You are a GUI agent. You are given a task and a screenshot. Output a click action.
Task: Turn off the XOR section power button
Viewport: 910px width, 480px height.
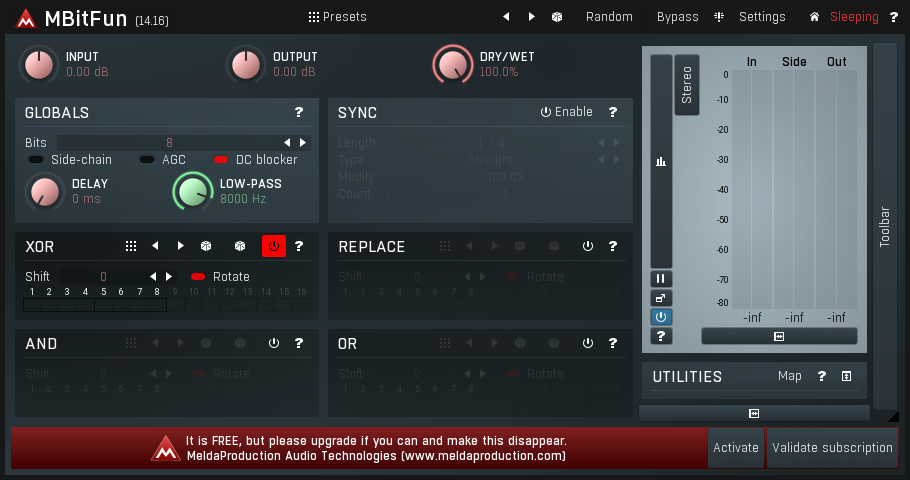tap(273, 246)
